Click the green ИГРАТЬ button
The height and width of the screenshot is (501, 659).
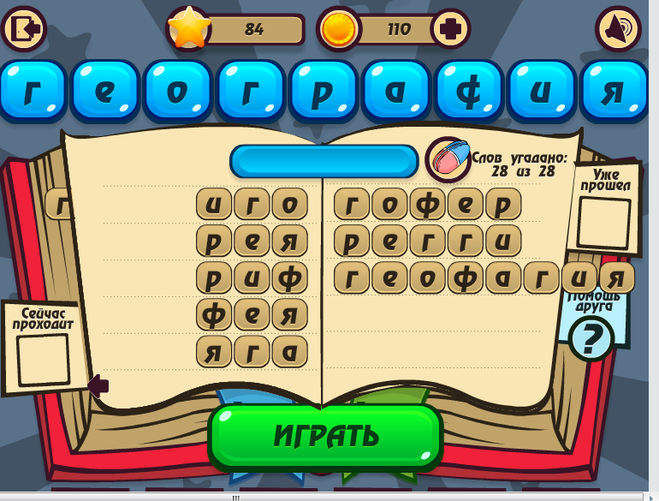(x=325, y=436)
